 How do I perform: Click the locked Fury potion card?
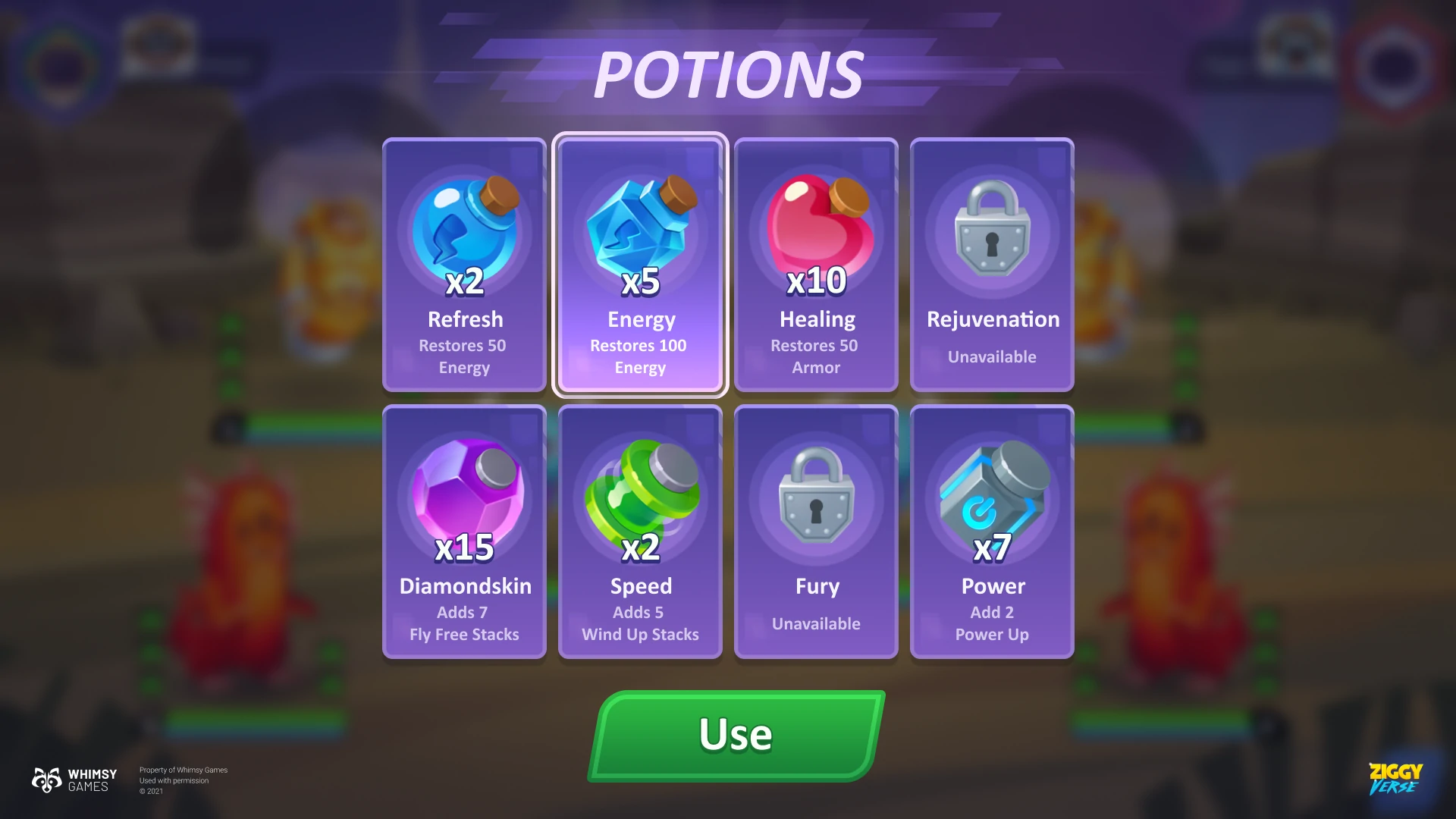[816, 532]
